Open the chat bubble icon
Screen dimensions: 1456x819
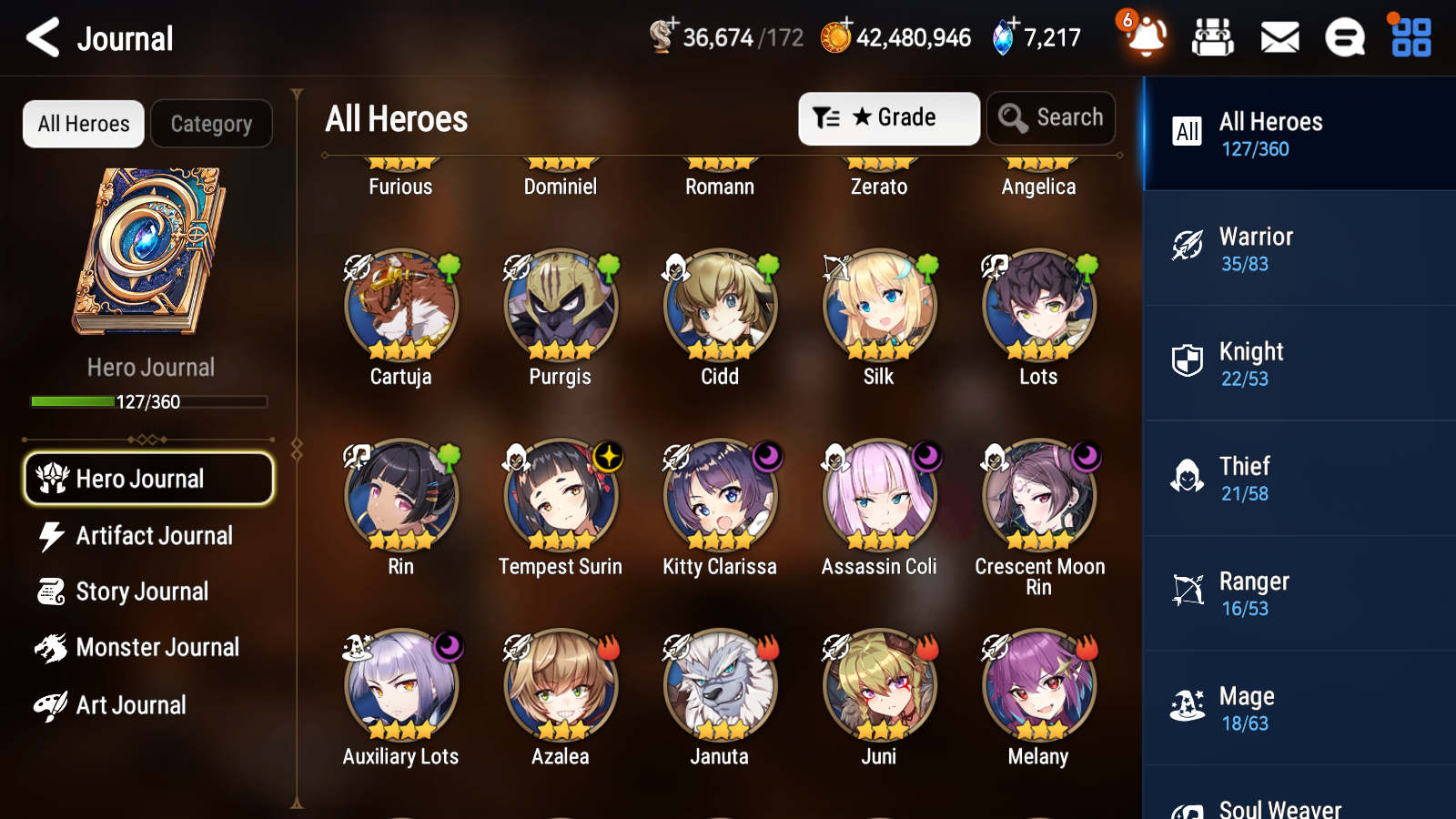(x=1344, y=37)
